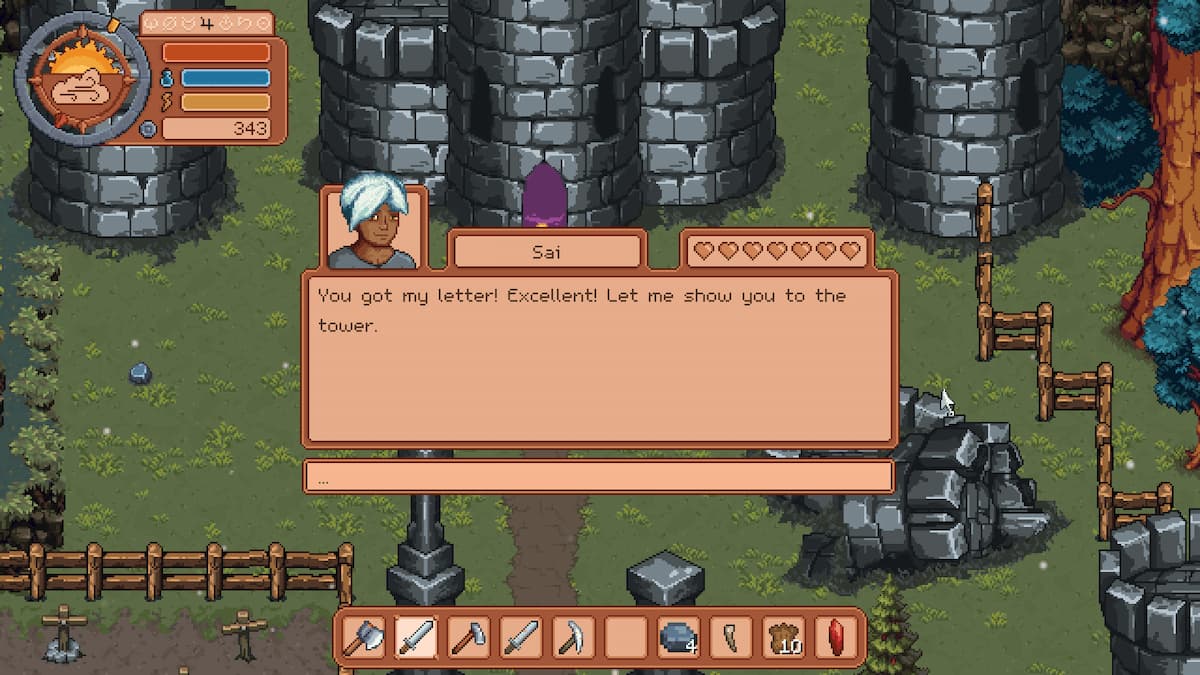Click Sai's character portrait
The width and height of the screenshot is (1200, 675).
[x=374, y=226]
